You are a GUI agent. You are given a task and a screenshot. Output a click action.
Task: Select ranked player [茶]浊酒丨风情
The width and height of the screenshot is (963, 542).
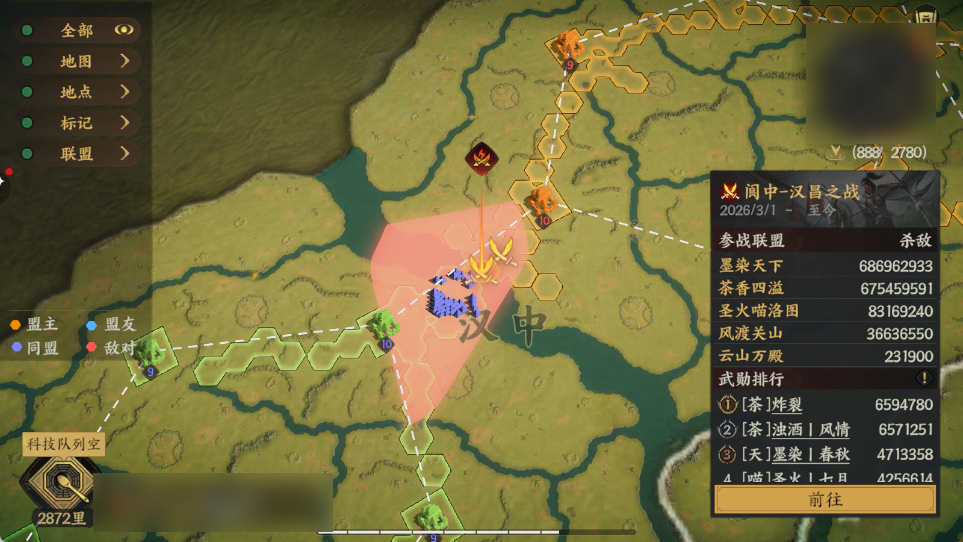(x=782, y=429)
